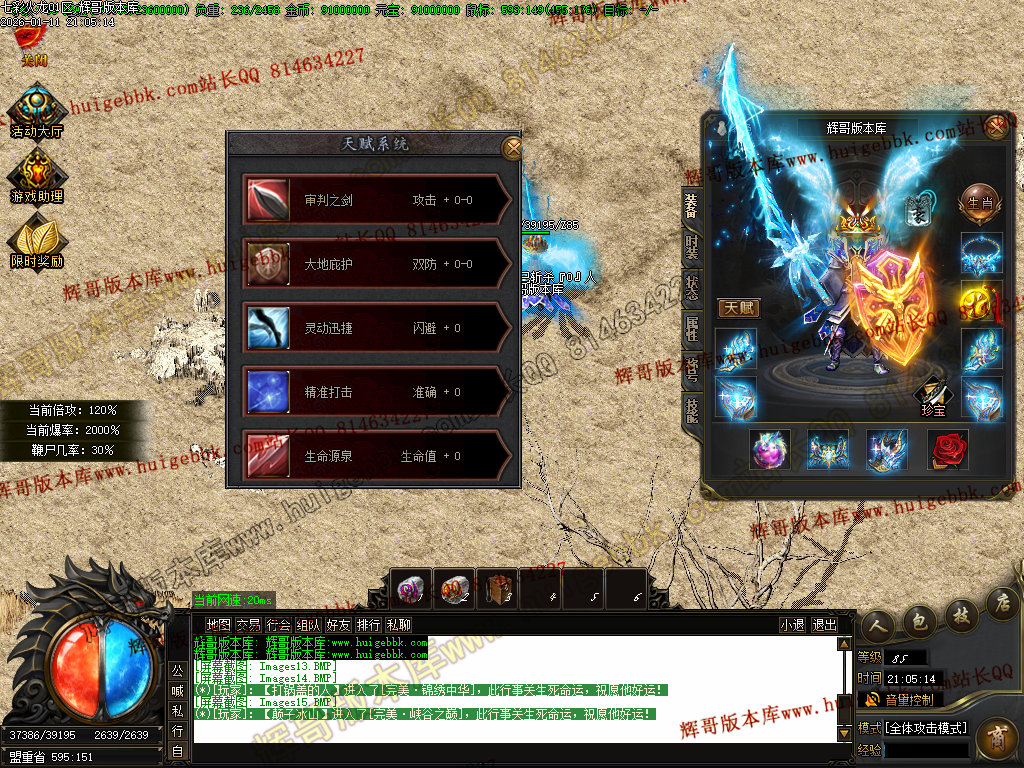Click the 天赋 talent button
The image size is (1024, 768).
pyautogui.click(x=738, y=308)
